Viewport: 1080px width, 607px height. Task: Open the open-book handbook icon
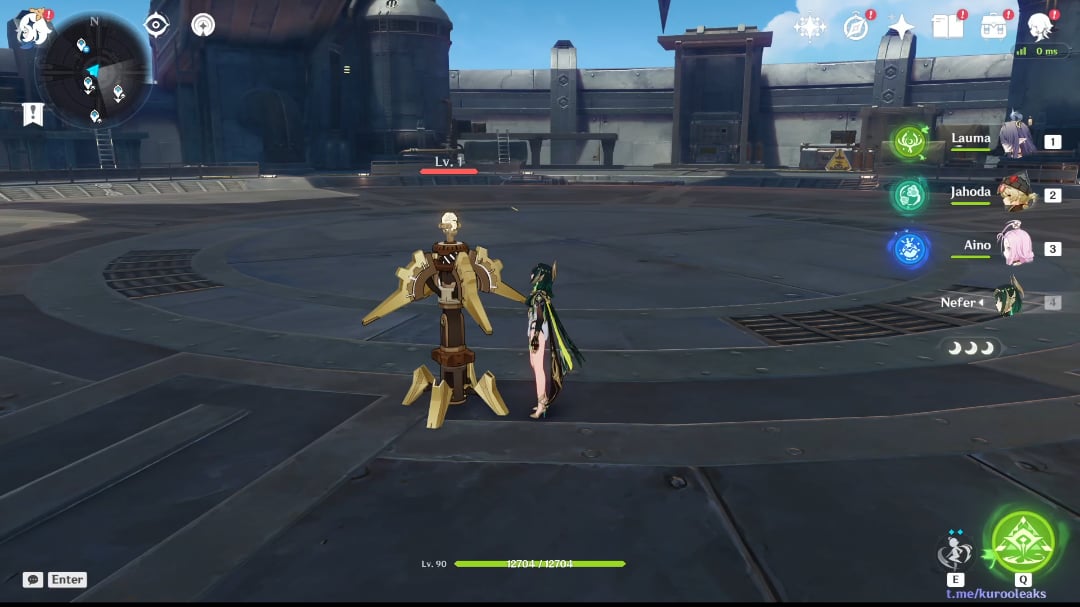[947, 27]
